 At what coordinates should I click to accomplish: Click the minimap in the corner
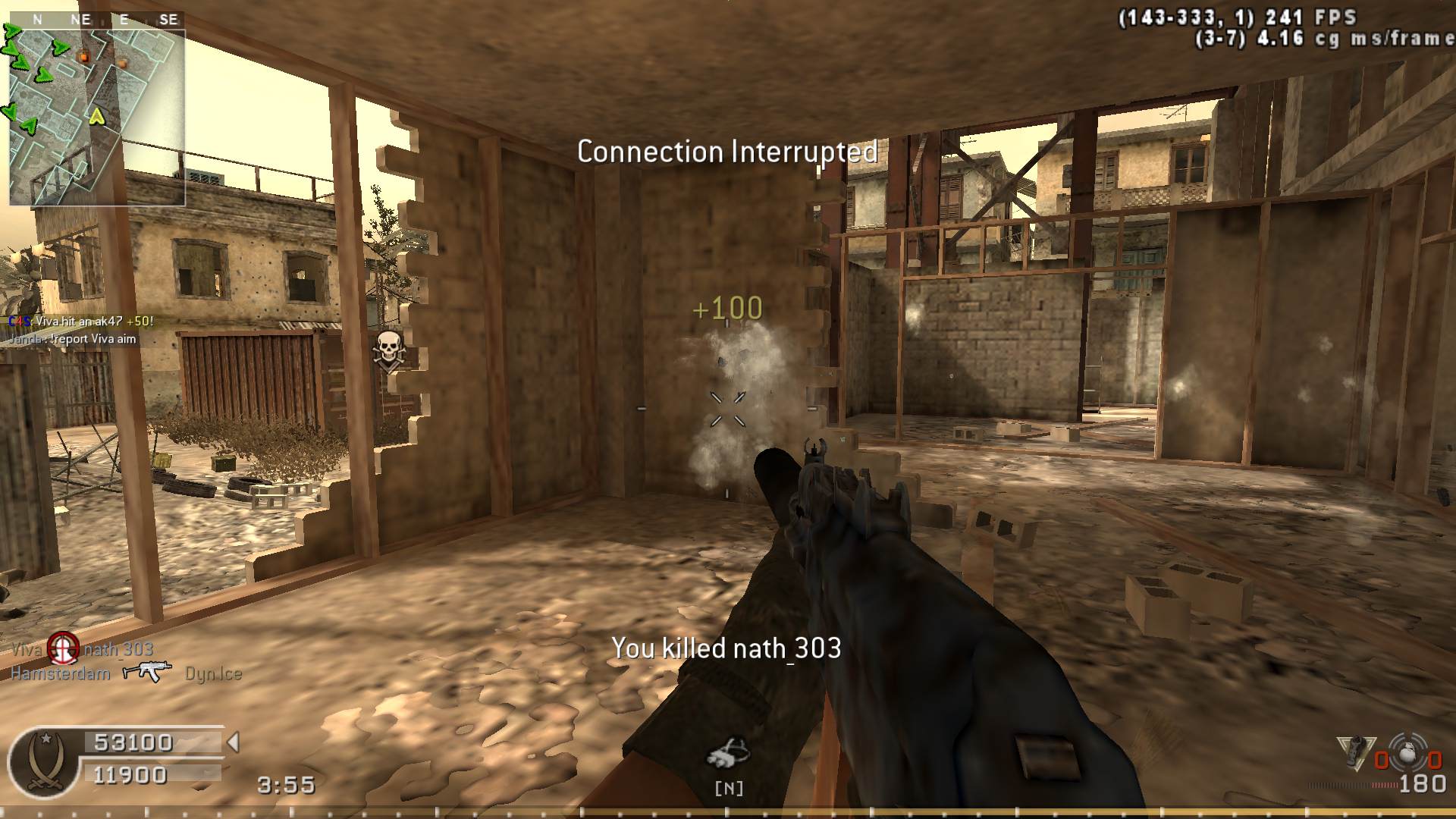97,117
